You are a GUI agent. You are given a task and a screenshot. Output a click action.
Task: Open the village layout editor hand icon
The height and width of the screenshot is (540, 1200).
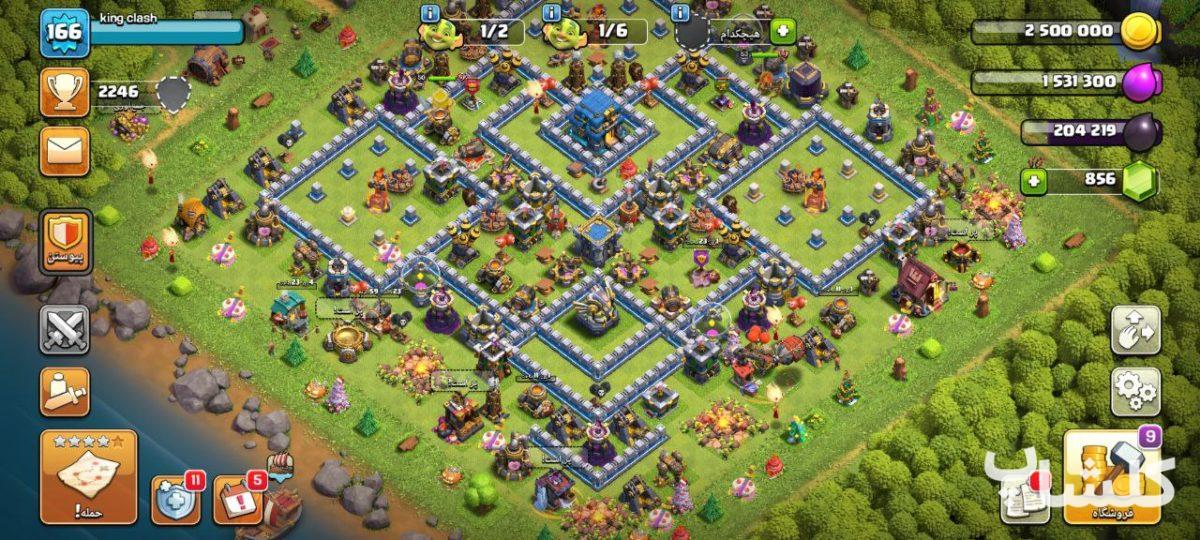click(1136, 331)
